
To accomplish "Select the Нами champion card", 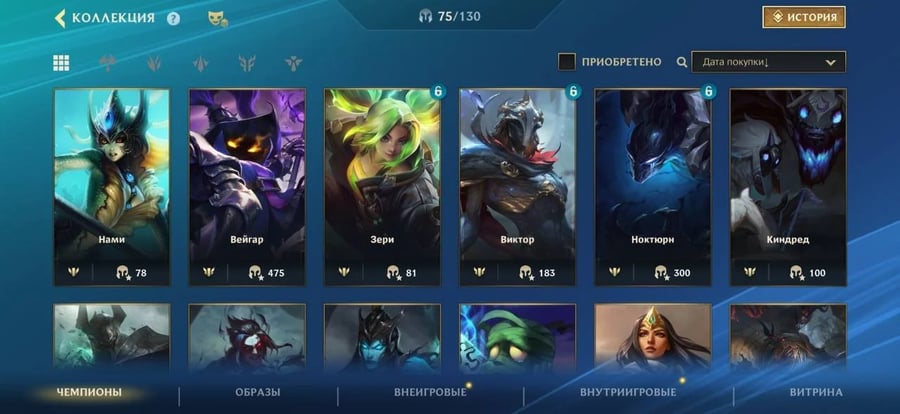I will point(112,187).
